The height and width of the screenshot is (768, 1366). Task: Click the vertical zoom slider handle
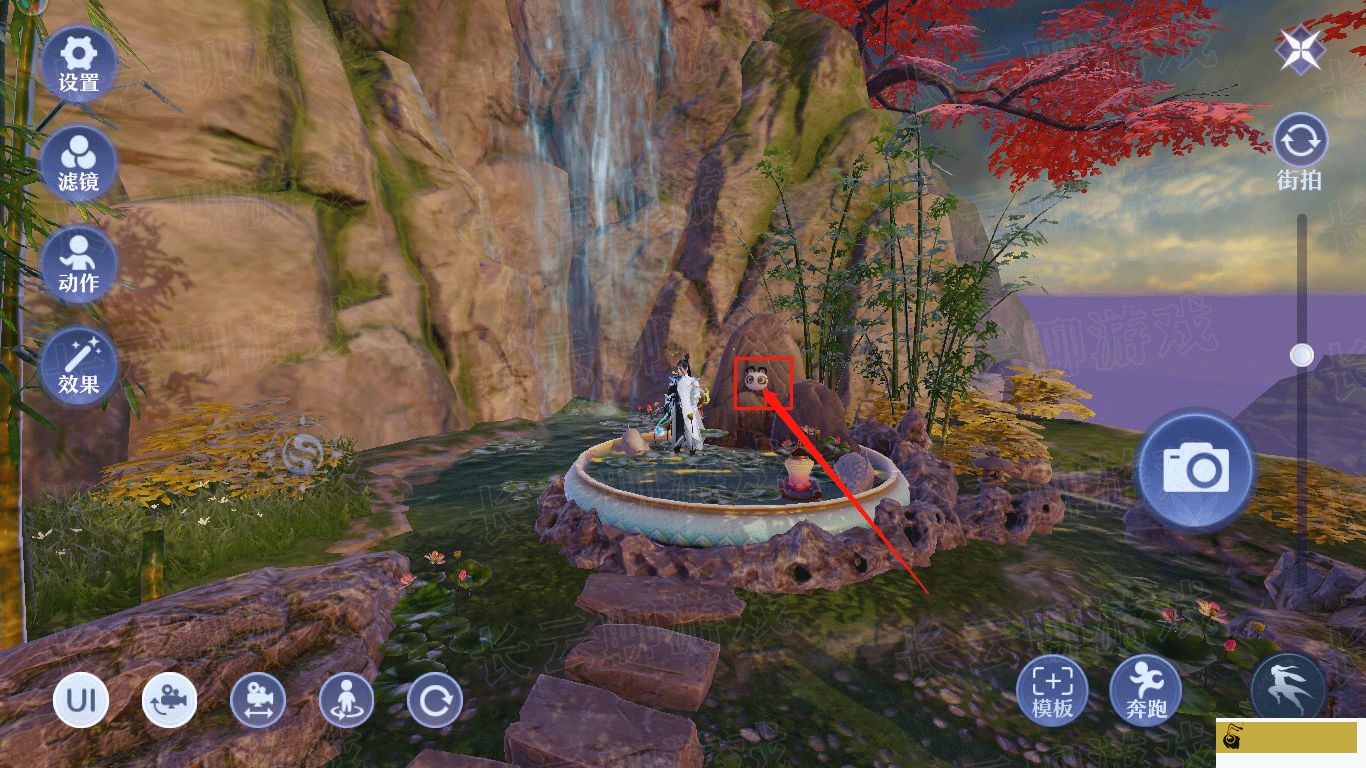point(1301,354)
